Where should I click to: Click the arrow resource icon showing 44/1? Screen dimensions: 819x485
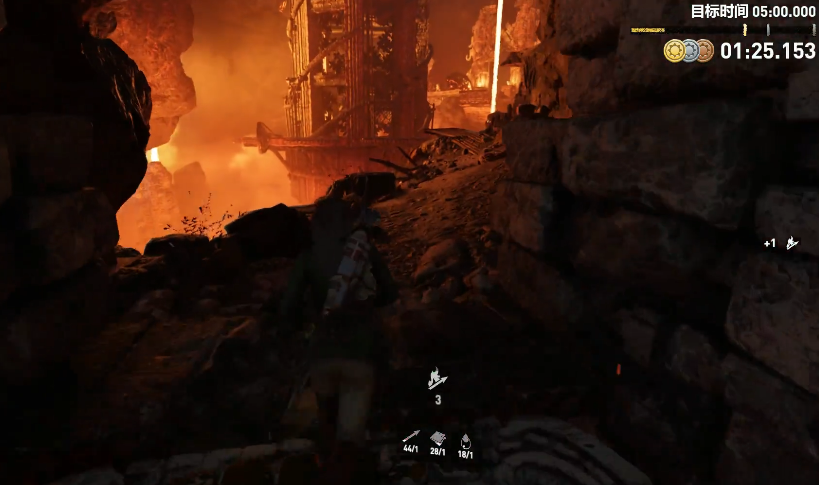pos(411,436)
